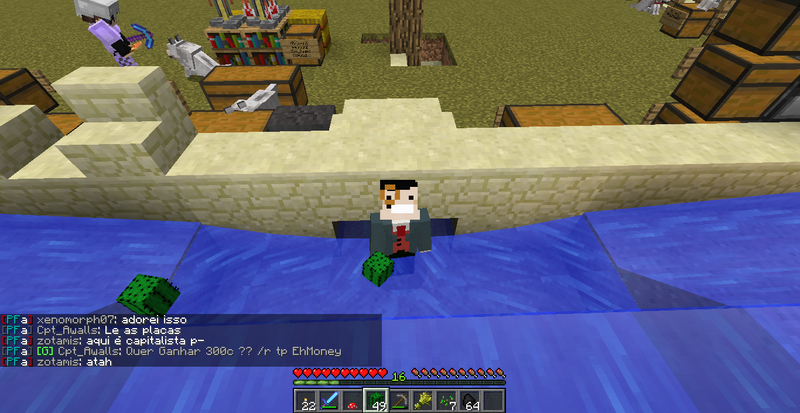Select the diamond sword slot
Screen dimensions: 800x413
tap(329, 400)
